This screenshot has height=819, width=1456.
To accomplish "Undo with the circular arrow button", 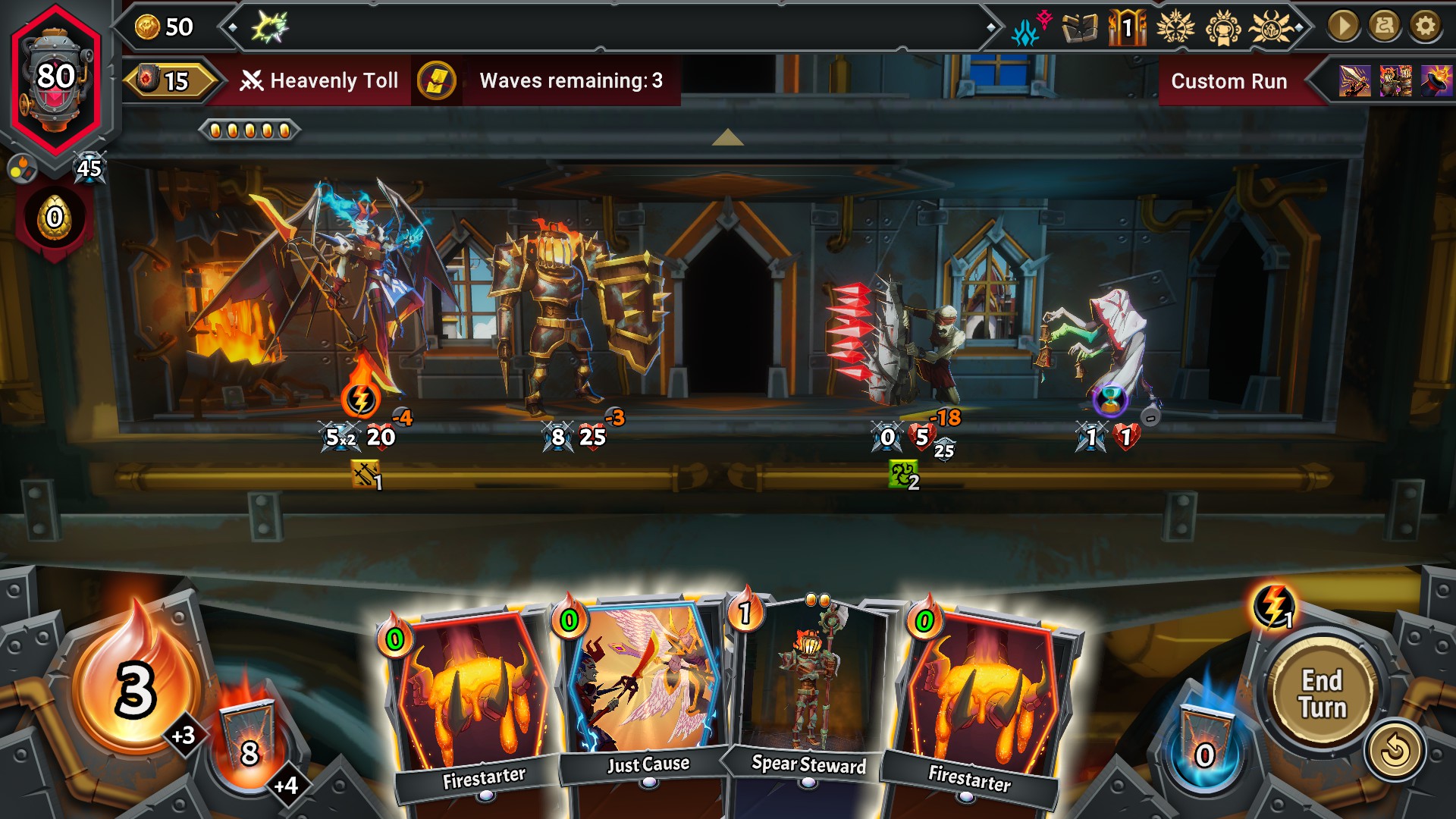I will pos(1395,752).
